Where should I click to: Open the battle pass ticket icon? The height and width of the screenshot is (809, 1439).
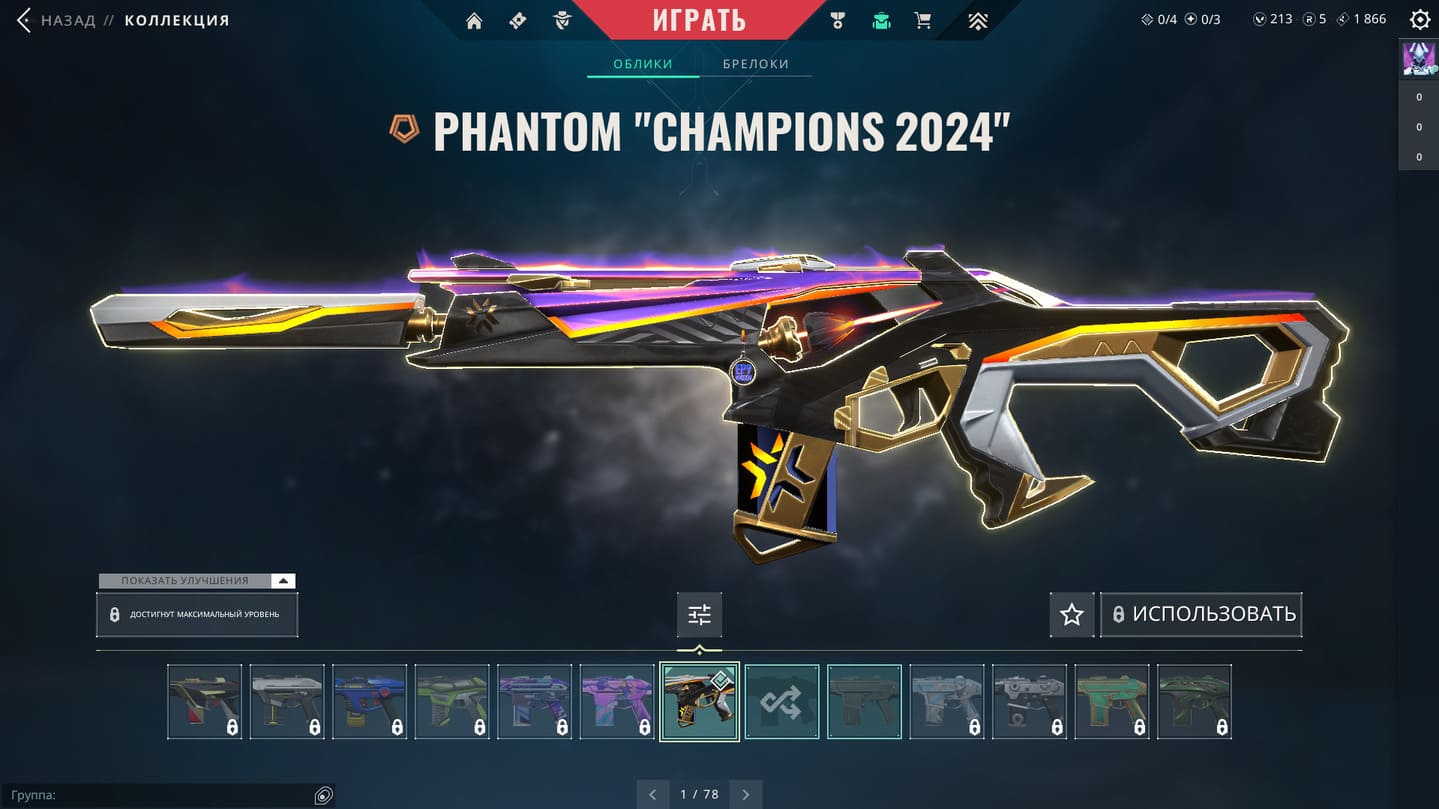tap(518, 20)
